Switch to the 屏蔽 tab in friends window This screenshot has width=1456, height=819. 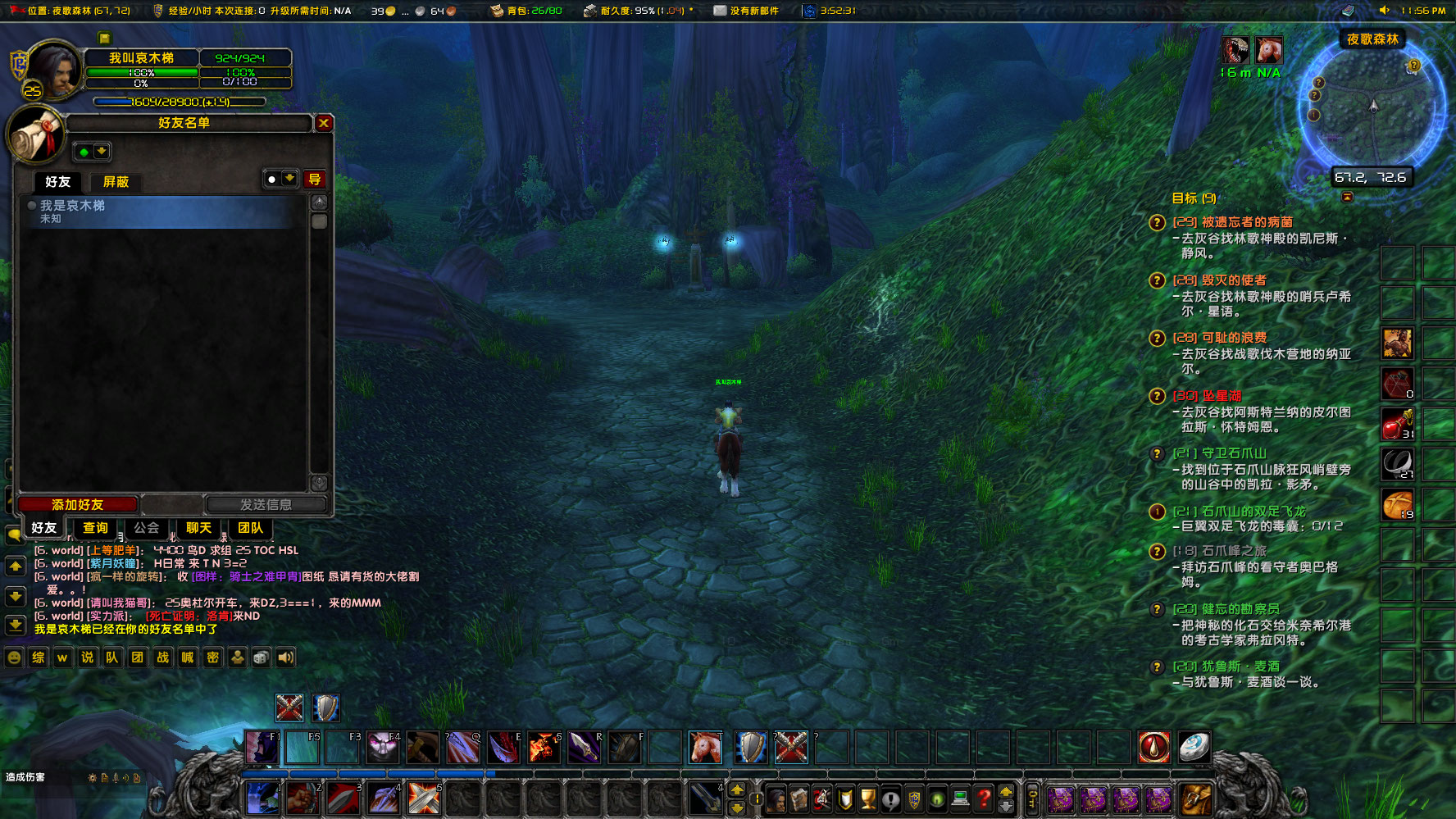[x=116, y=182]
